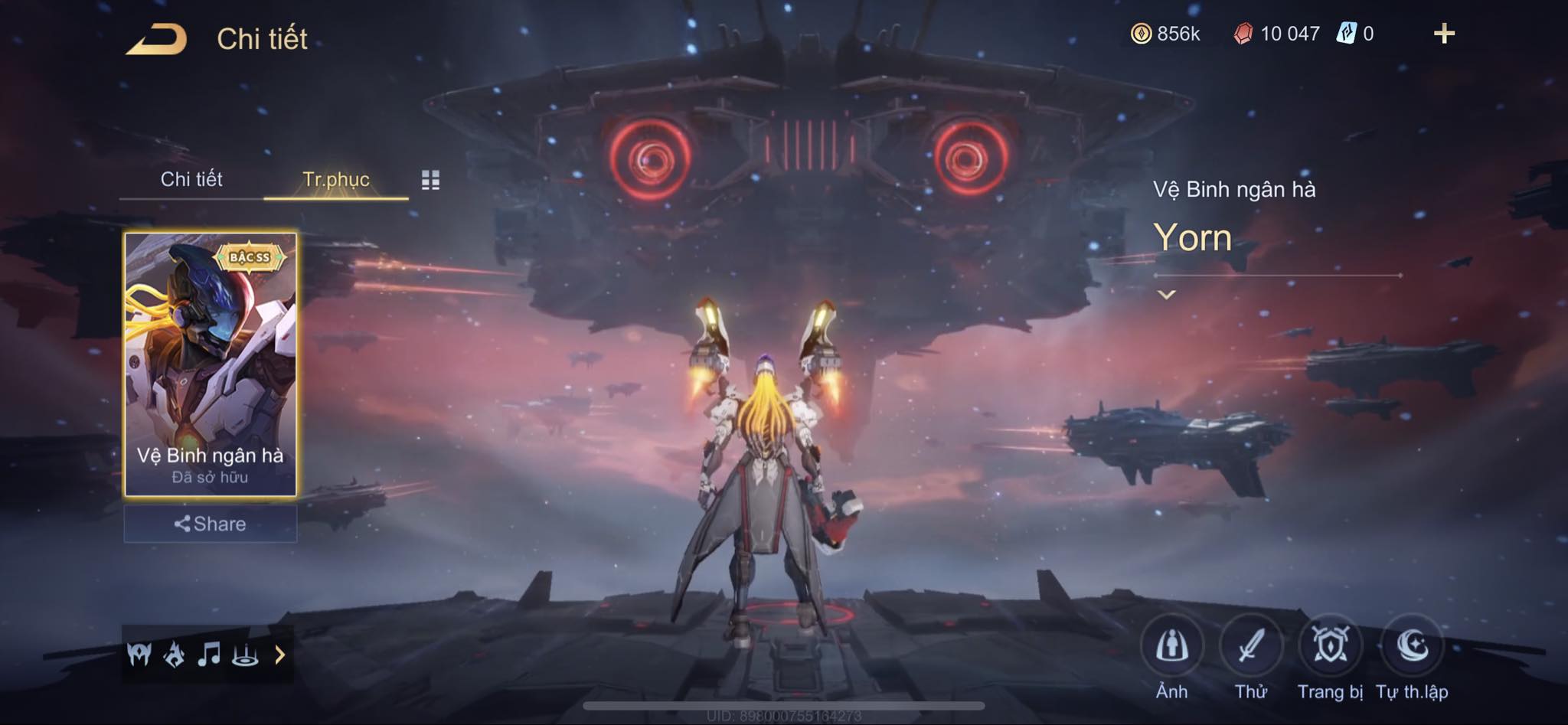Open Trang bị equipment setup

coord(1331,647)
